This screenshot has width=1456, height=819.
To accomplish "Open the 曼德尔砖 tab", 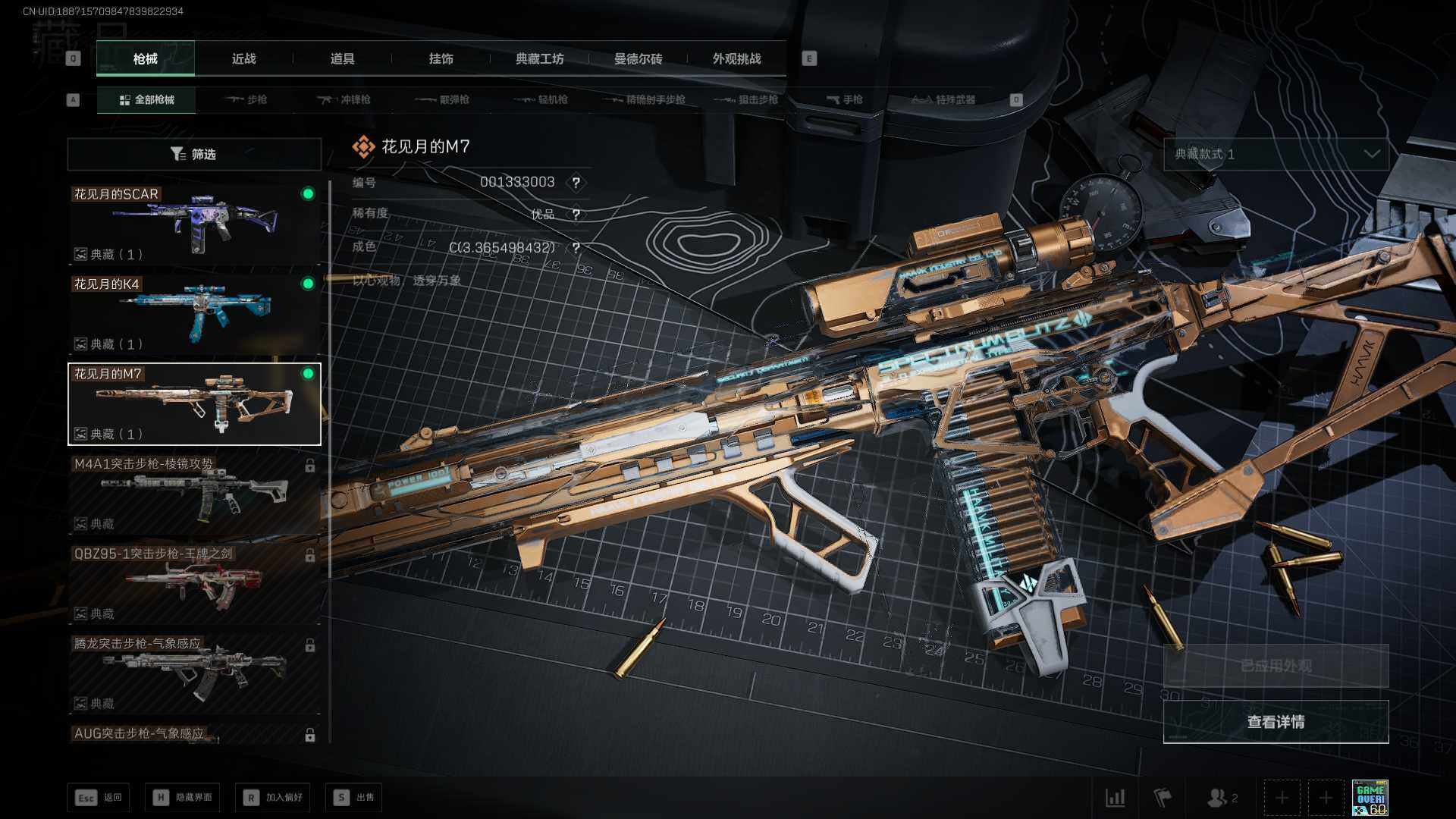I will pos(638,59).
